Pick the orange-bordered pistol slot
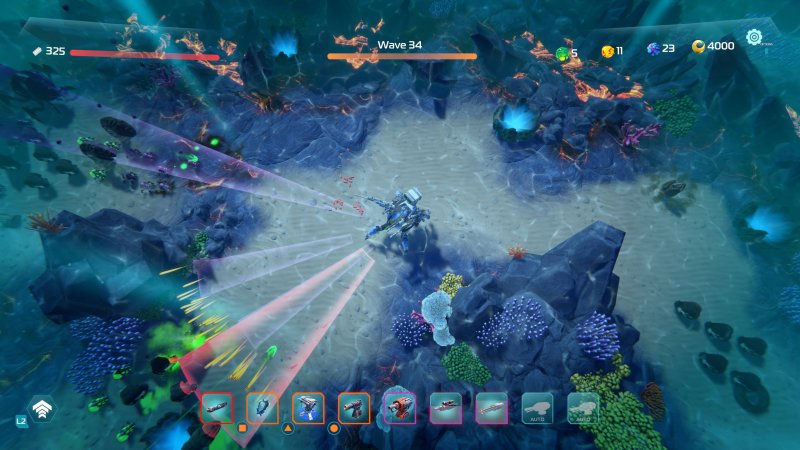 (354, 407)
